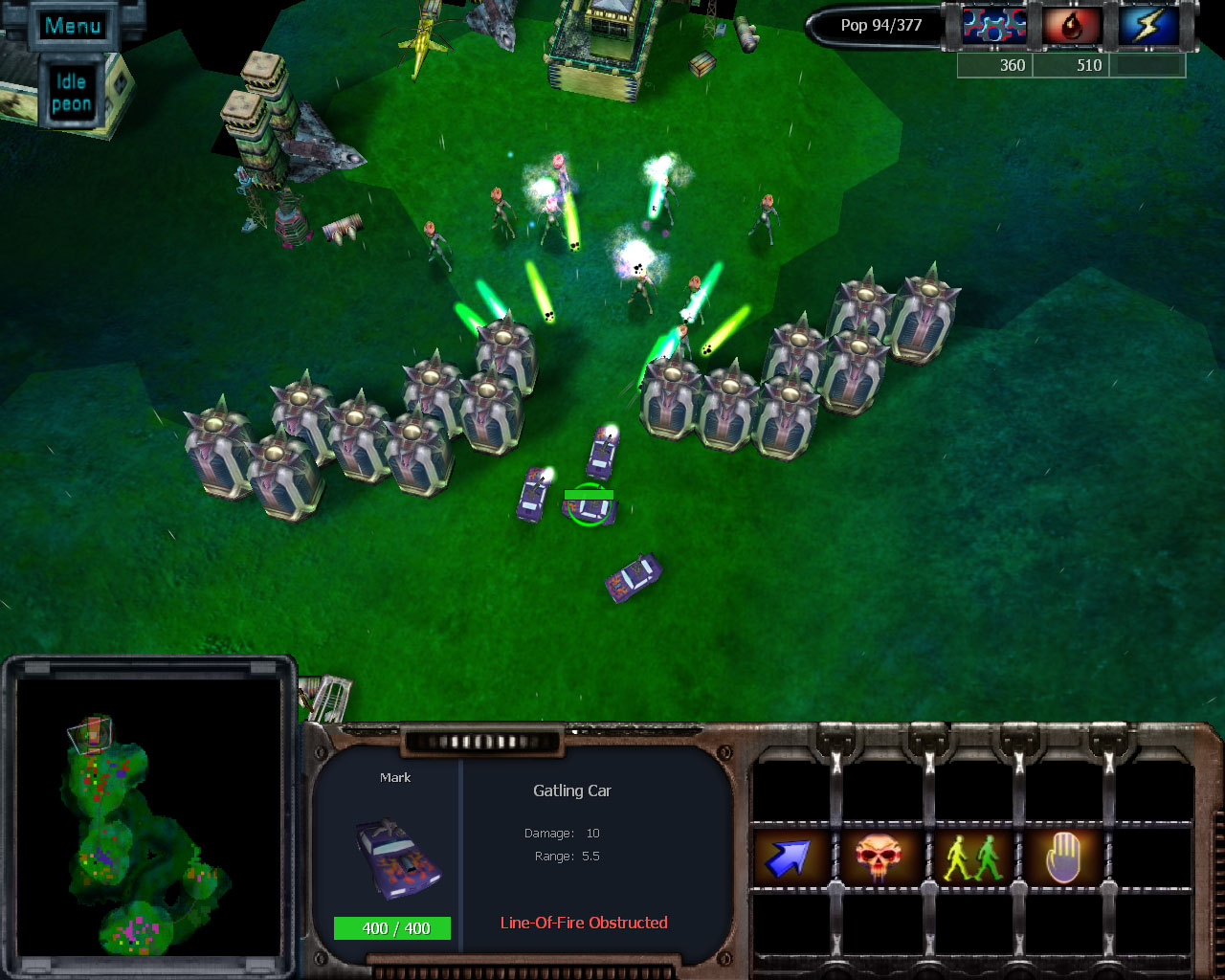Click the gears resource icon
Screen dimensions: 1225x980
(x=994, y=26)
